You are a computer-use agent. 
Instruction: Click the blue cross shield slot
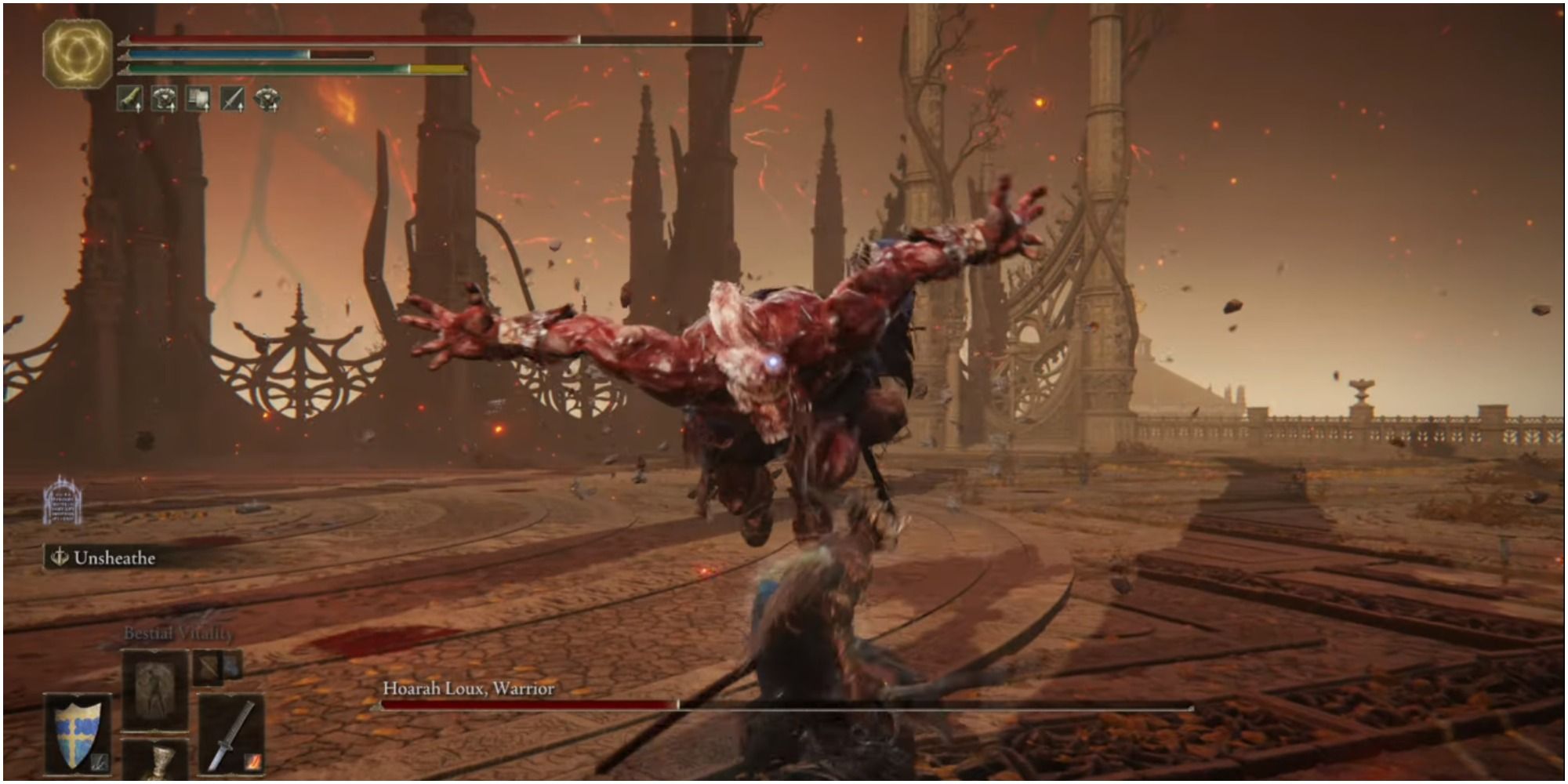(78, 733)
